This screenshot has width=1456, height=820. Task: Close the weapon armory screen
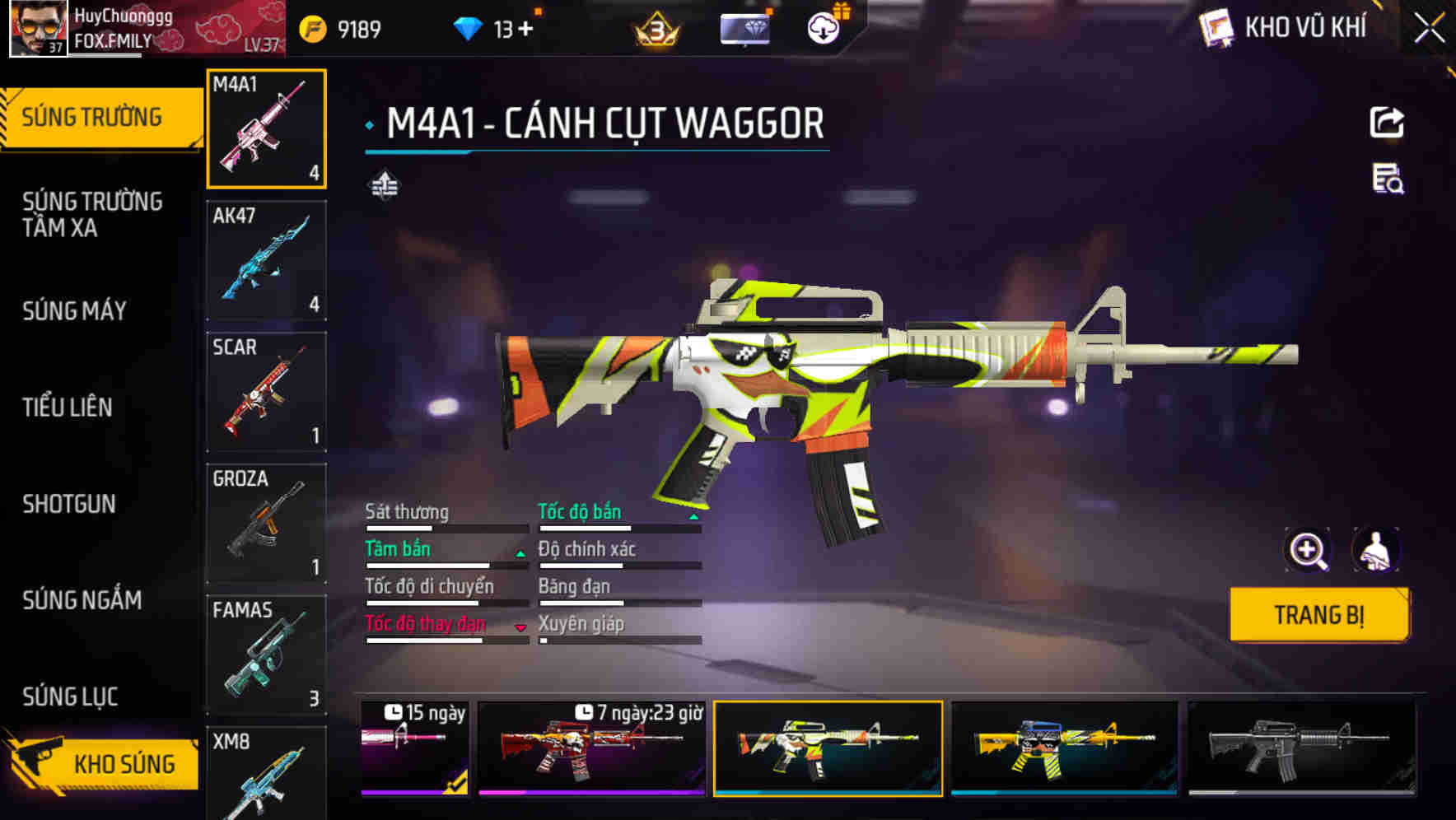point(1429,29)
